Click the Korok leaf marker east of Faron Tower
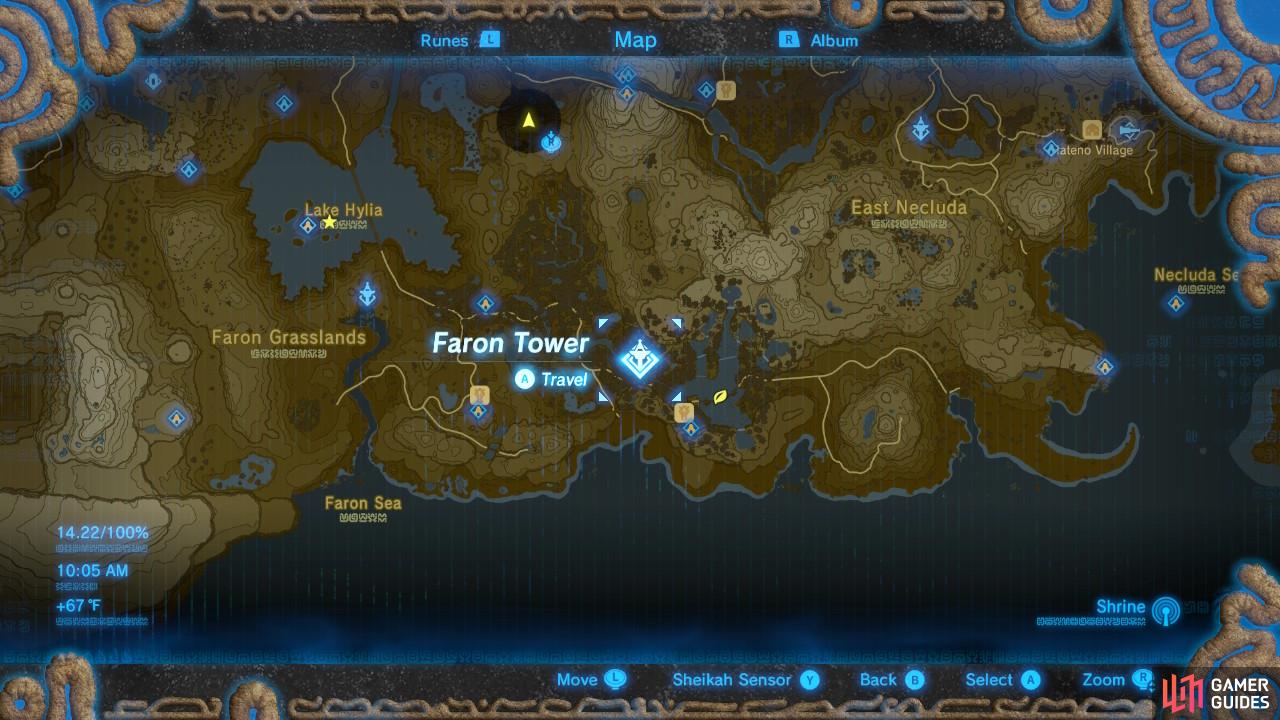 point(718,394)
